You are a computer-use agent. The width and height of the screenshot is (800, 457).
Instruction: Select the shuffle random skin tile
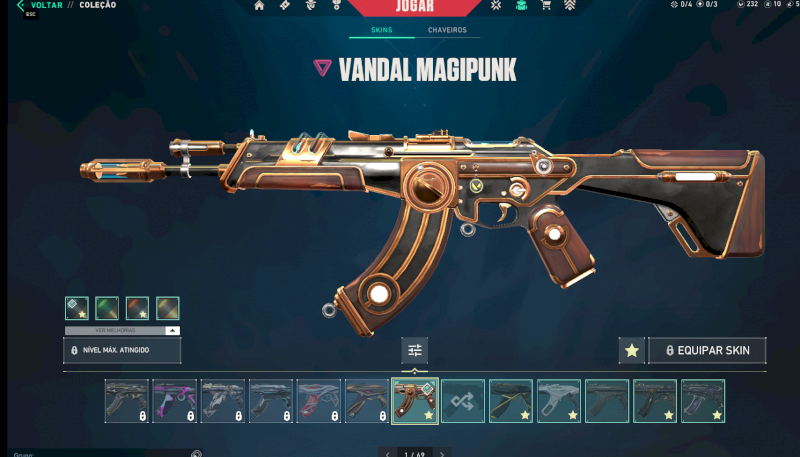click(463, 401)
